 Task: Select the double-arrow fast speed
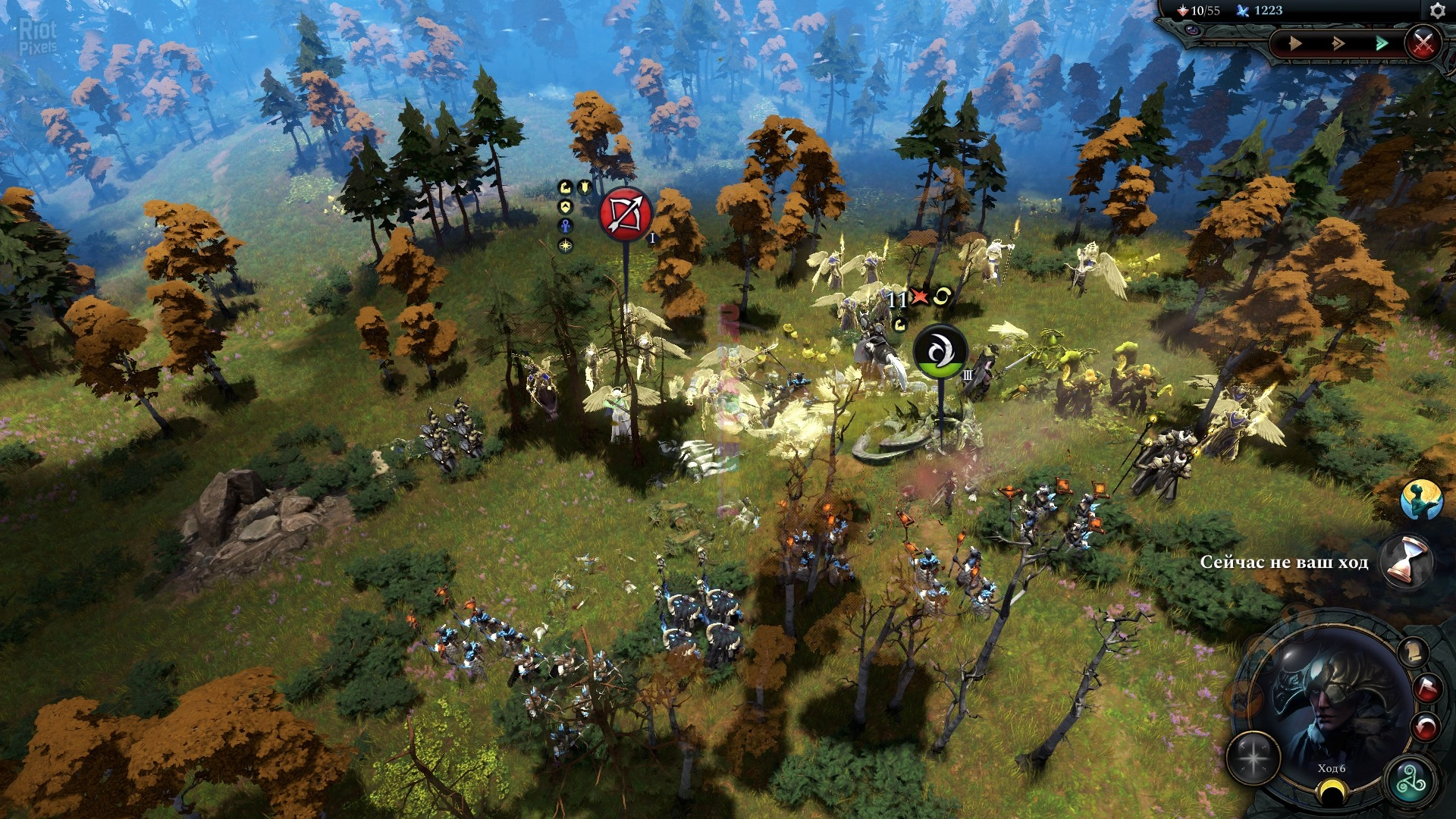[1338, 44]
